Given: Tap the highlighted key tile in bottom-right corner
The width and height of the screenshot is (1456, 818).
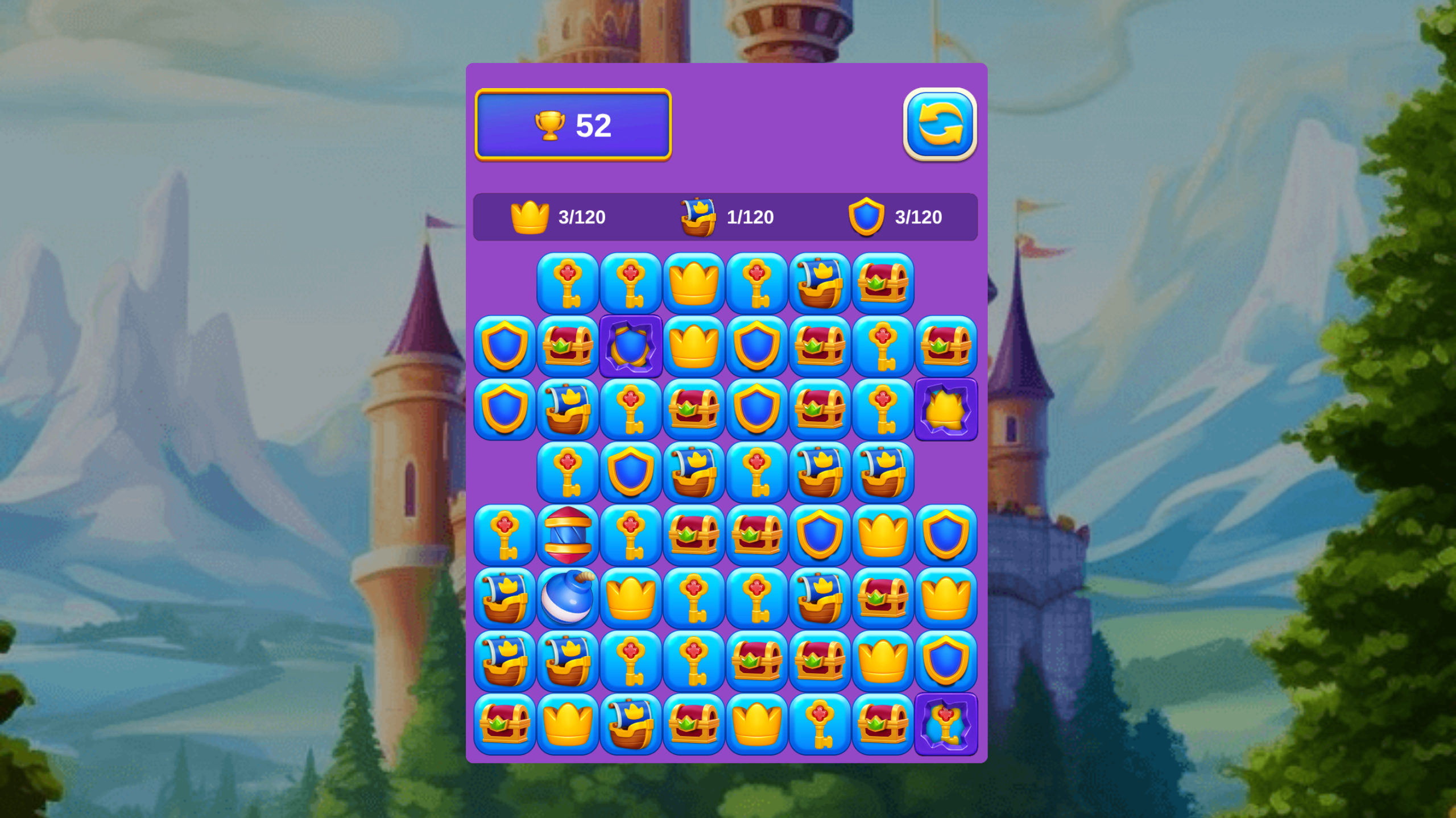Looking at the screenshot, I should point(946,725).
